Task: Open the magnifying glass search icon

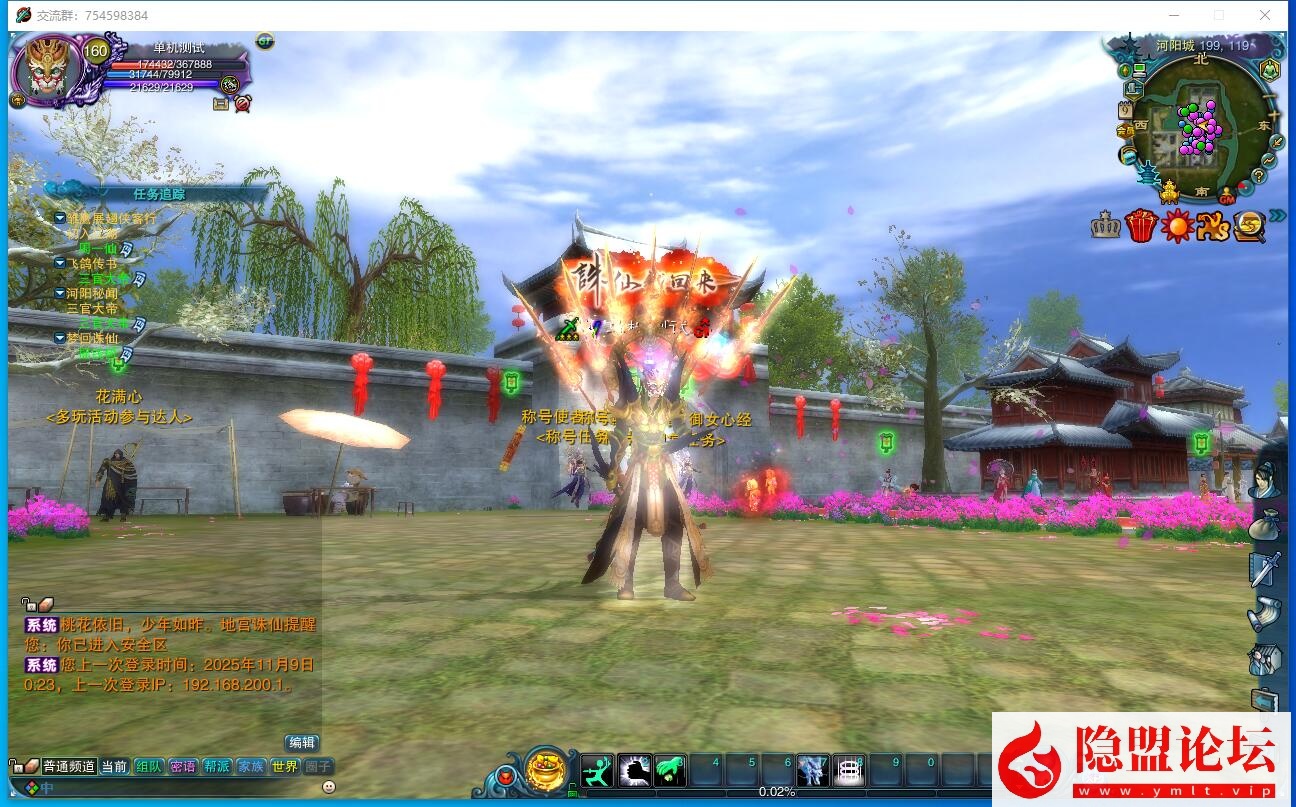Action: point(1248,227)
